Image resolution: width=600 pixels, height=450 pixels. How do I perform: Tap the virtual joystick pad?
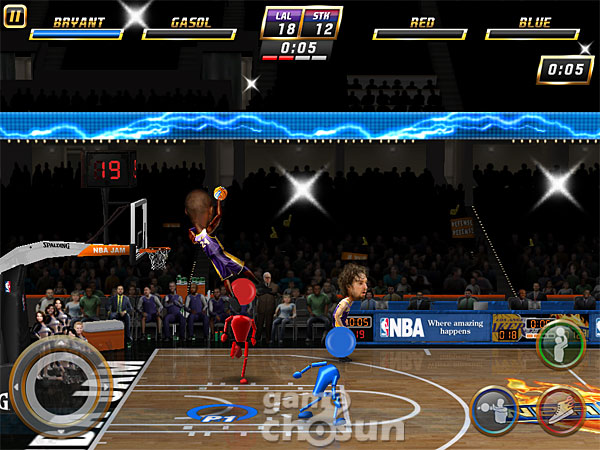click(59, 383)
